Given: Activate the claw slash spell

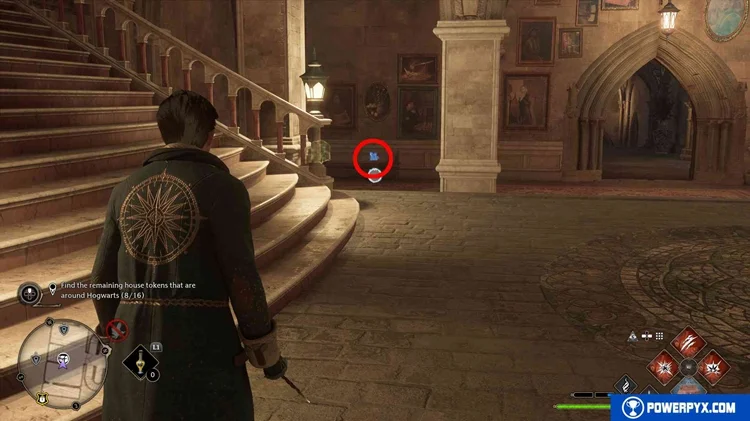Looking at the screenshot, I should click(689, 343).
